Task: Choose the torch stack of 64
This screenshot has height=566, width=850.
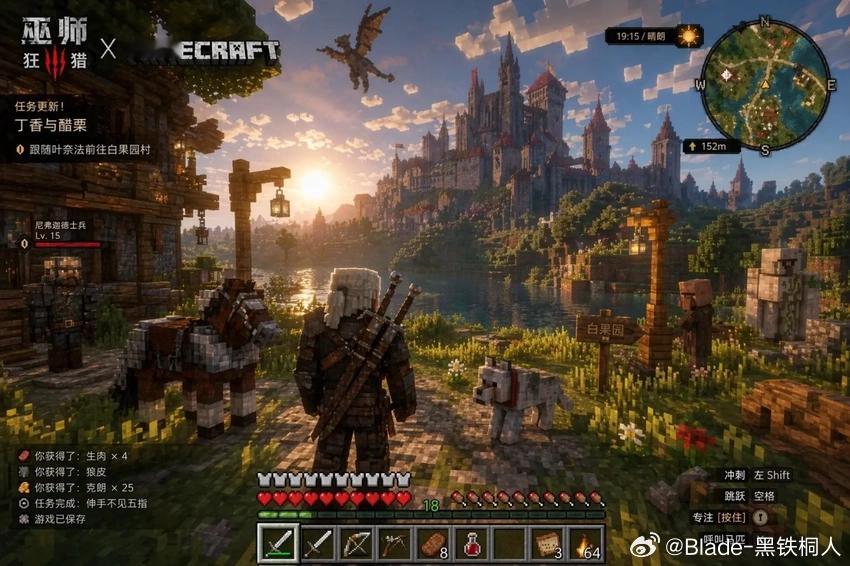Action: pyautogui.click(x=587, y=544)
